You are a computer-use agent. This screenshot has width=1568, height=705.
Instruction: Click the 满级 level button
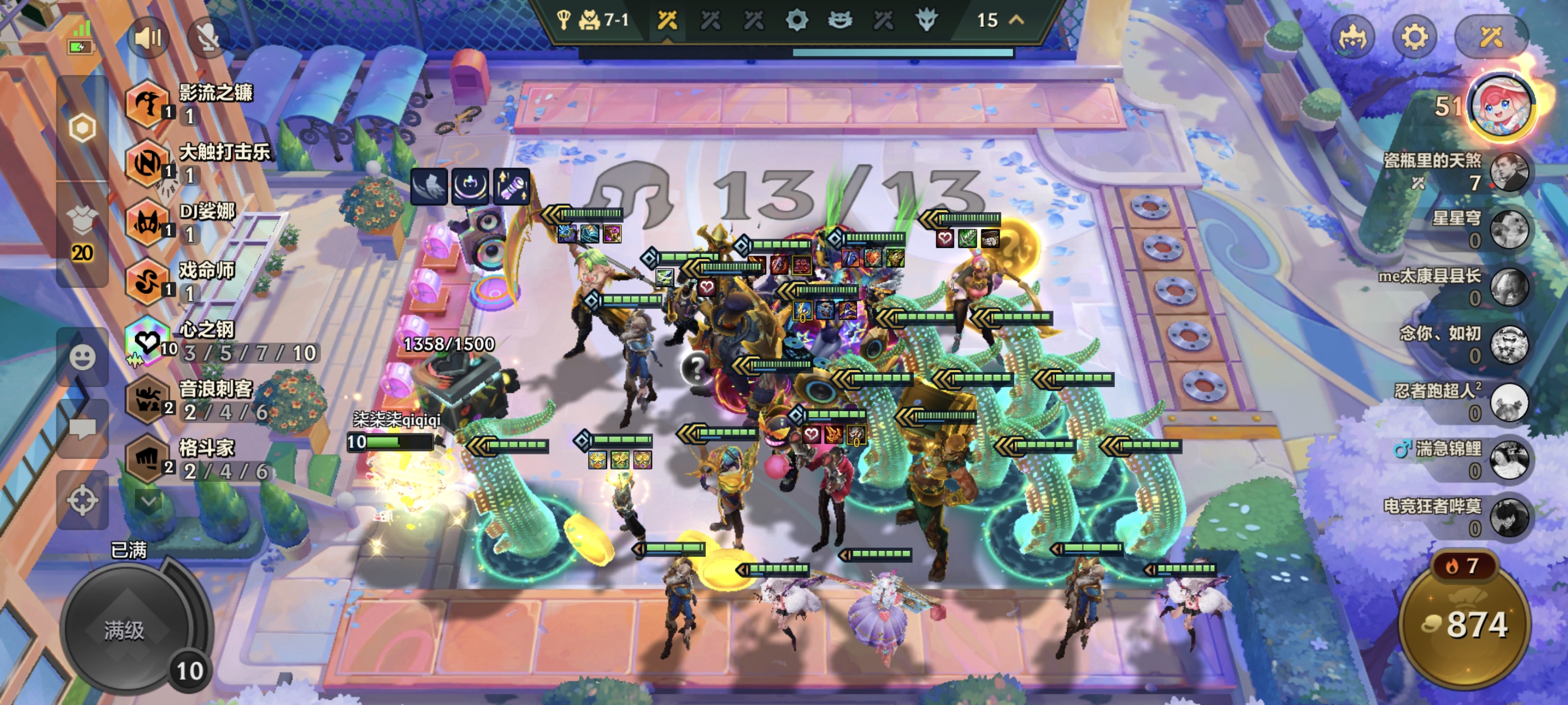point(125,630)
